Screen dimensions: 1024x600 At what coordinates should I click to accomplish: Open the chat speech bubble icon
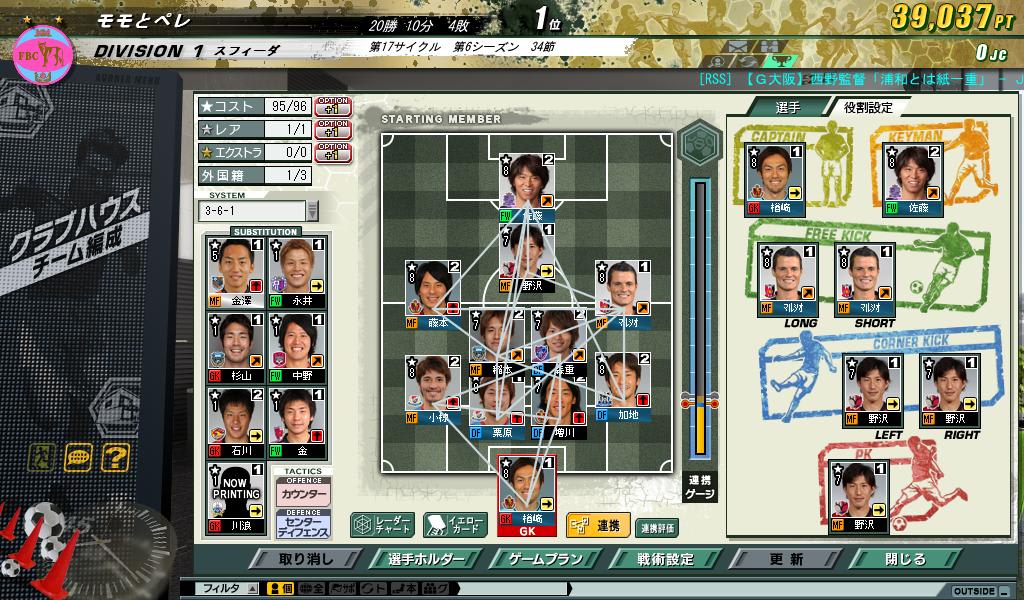(78, 458)
